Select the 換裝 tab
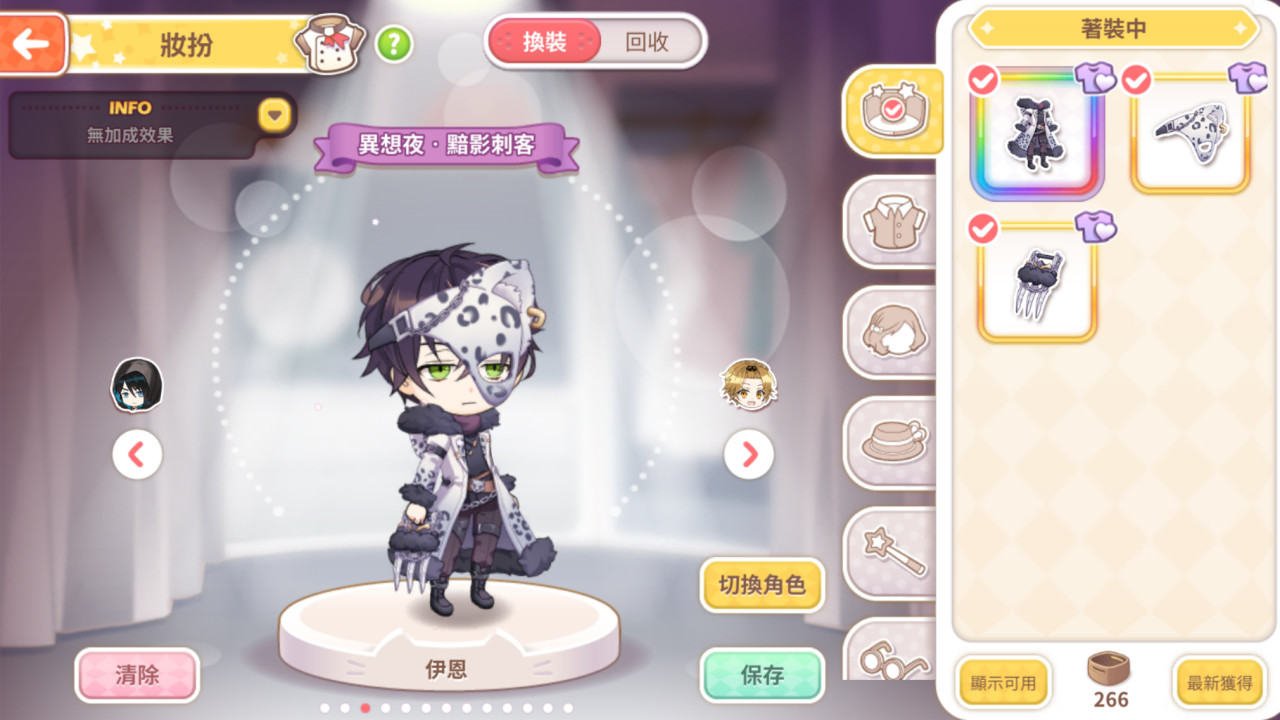 [x=544, y=43]
